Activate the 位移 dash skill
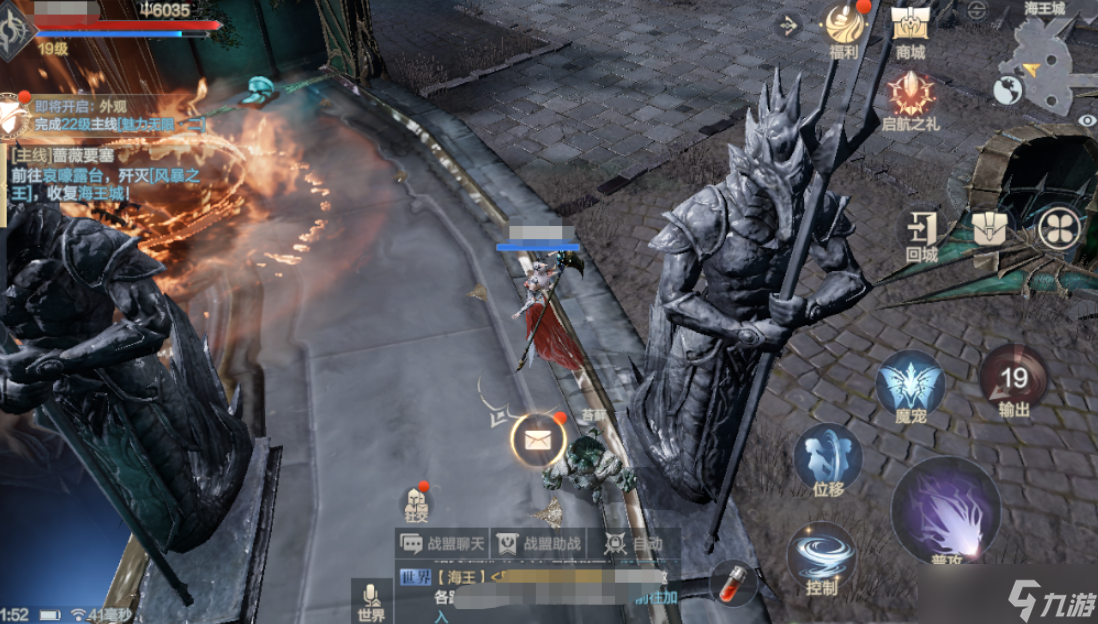 tap(828, 458)
